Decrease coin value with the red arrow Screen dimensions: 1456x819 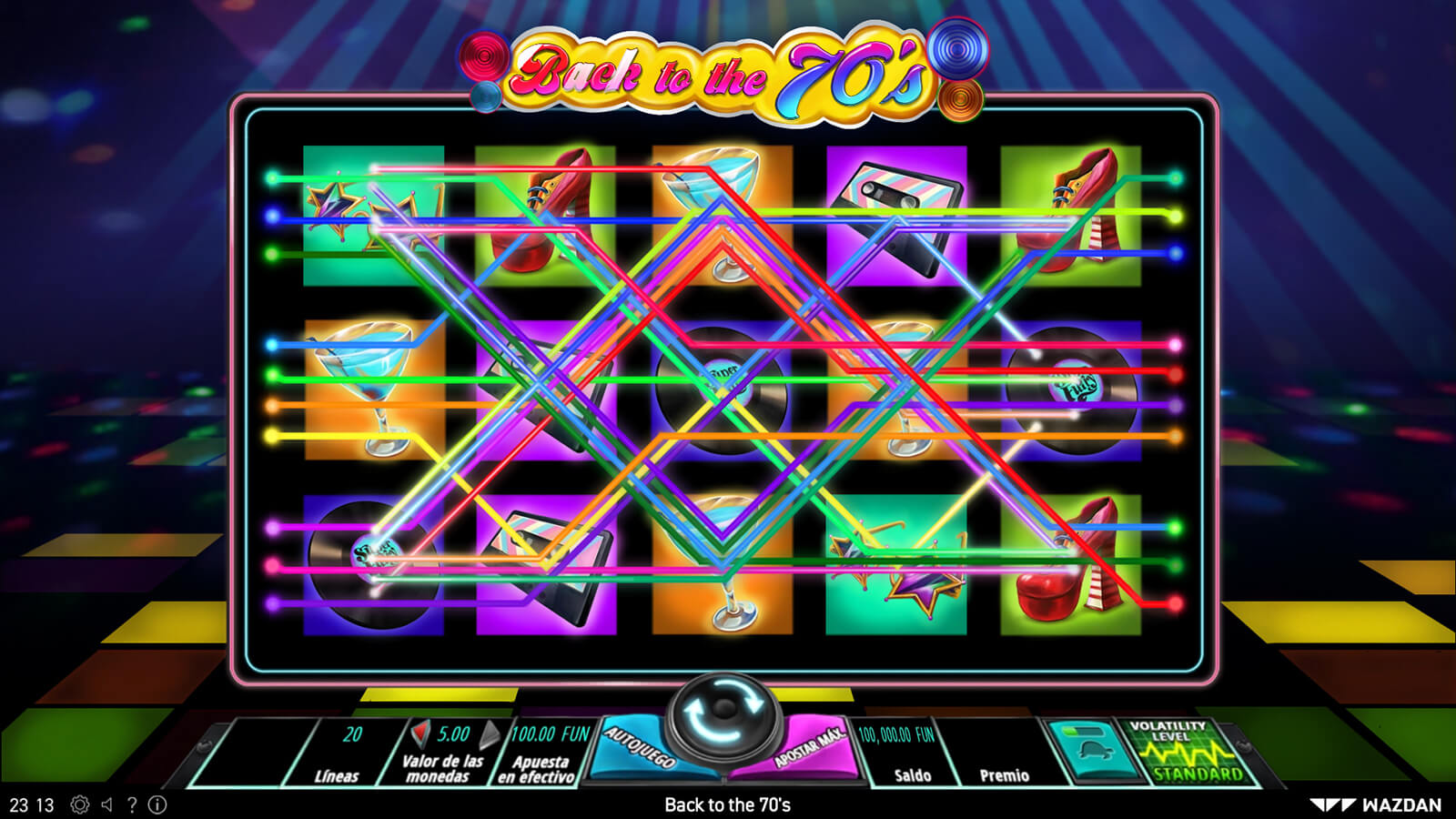pyautogui.click(x=420, y=733)
